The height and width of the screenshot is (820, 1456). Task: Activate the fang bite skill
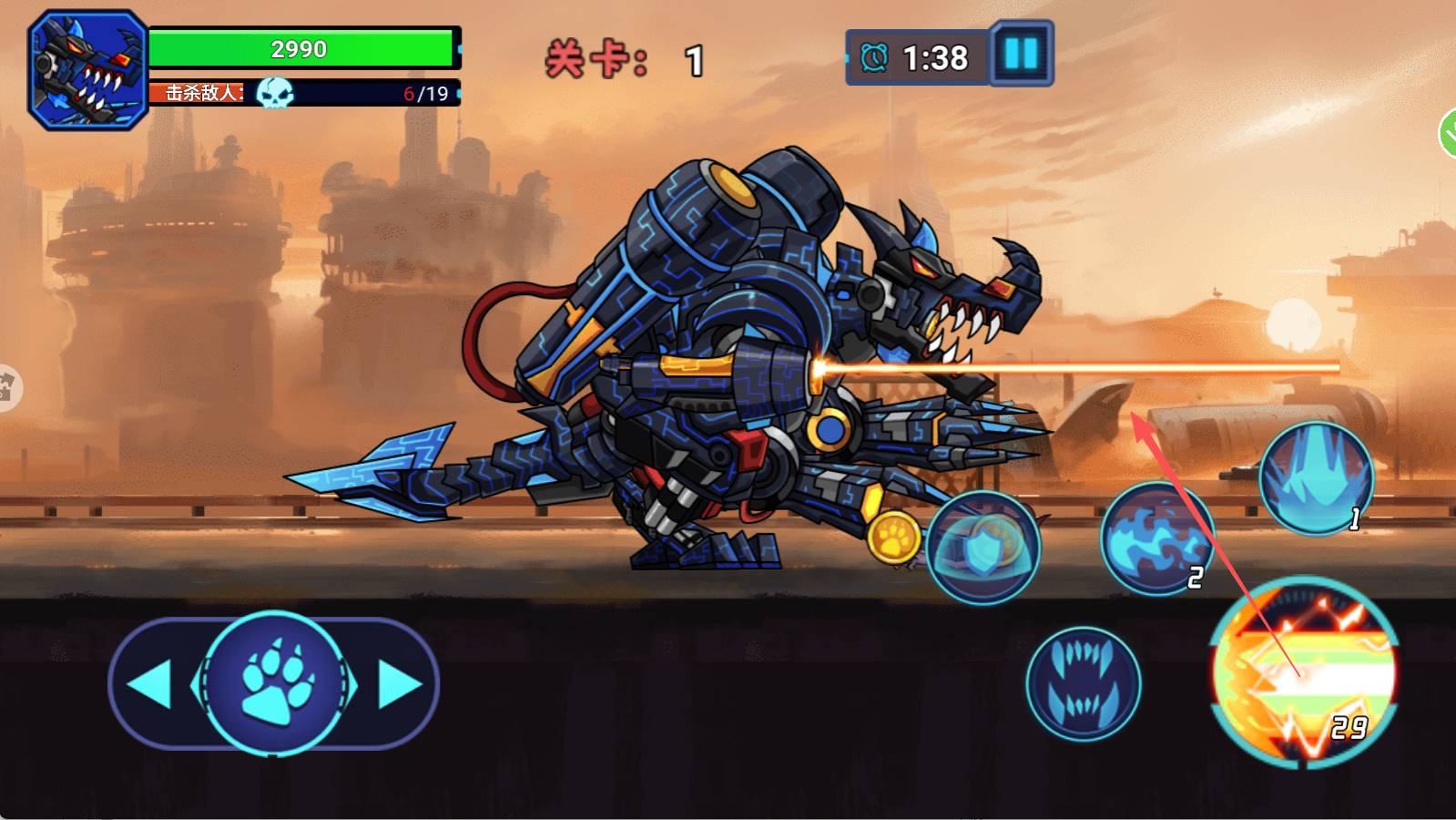click(1083, 683)
